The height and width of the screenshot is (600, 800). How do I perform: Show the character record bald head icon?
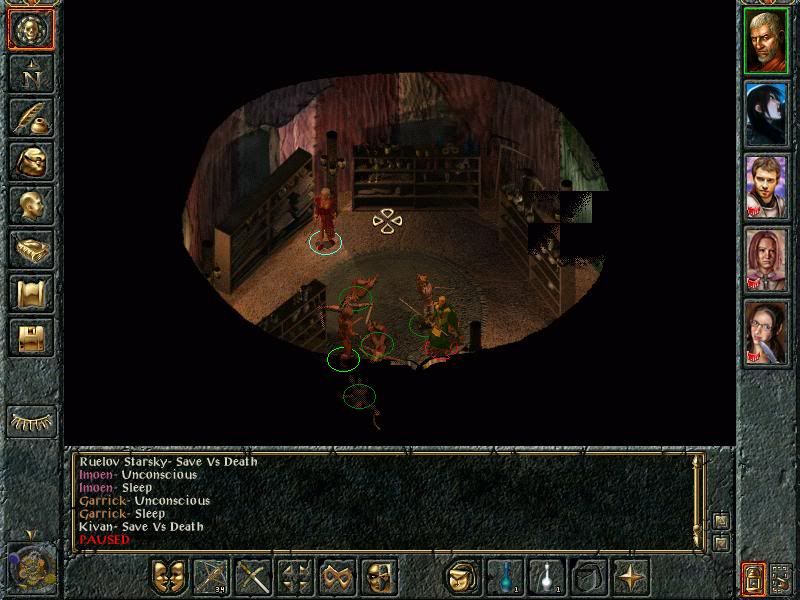pyautogui.click(x=31, y=205)
